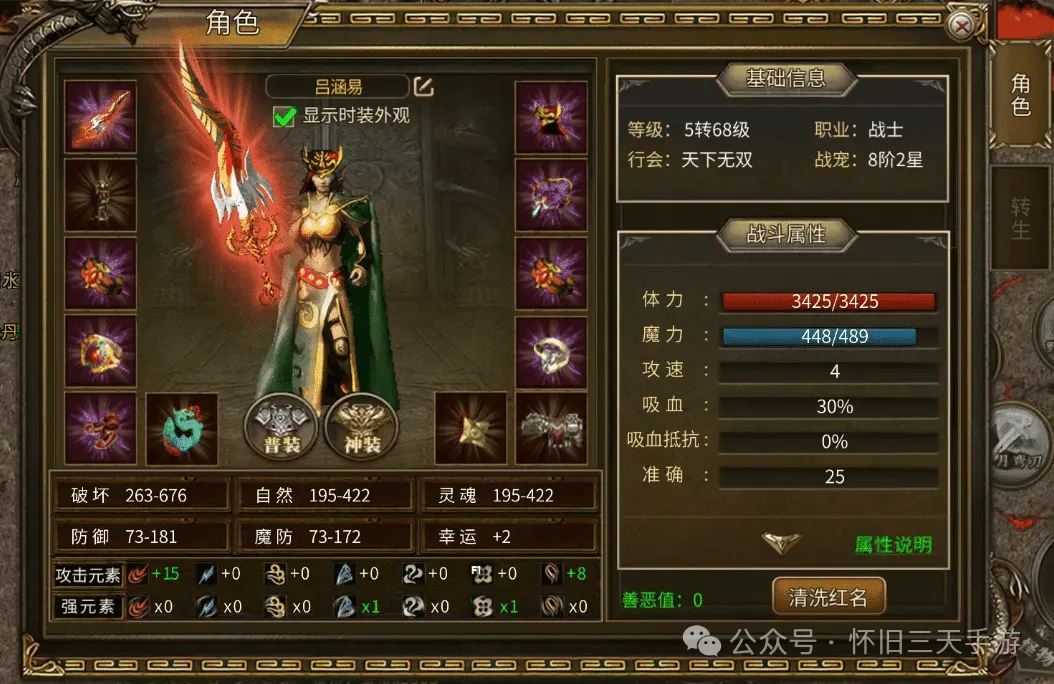Click the 清洗红名 button
The height and width of the screenshot is (684, 1054).
pos(827,598)
